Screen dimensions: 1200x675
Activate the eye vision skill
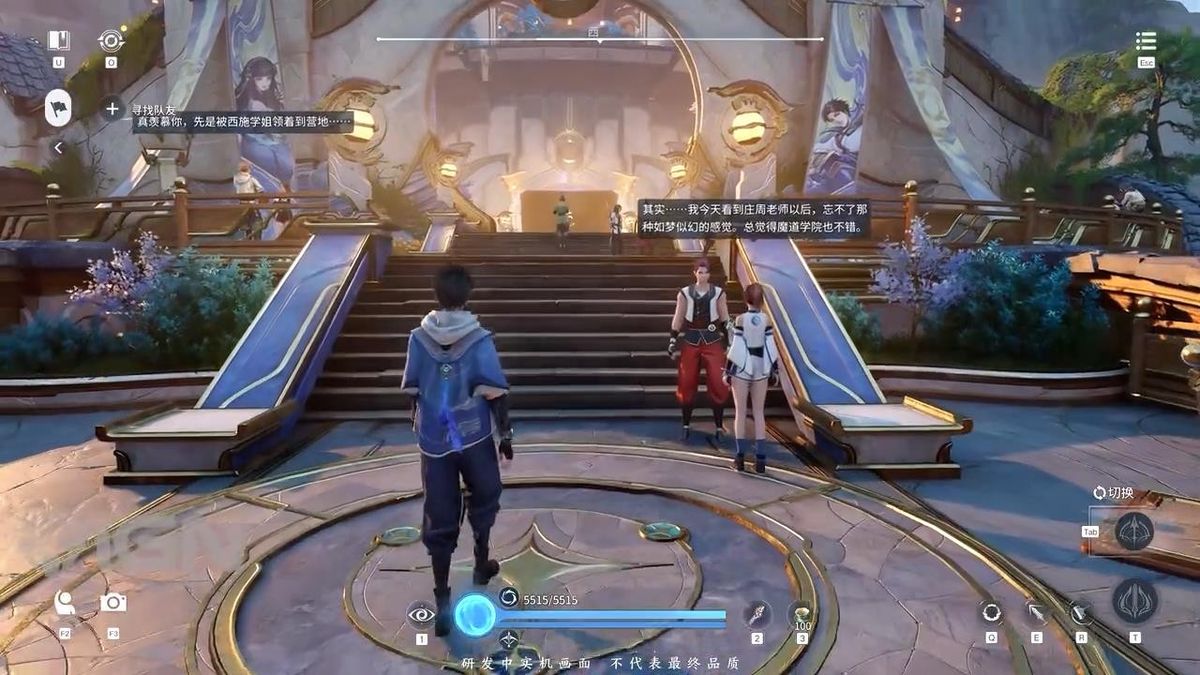(421, 613)
